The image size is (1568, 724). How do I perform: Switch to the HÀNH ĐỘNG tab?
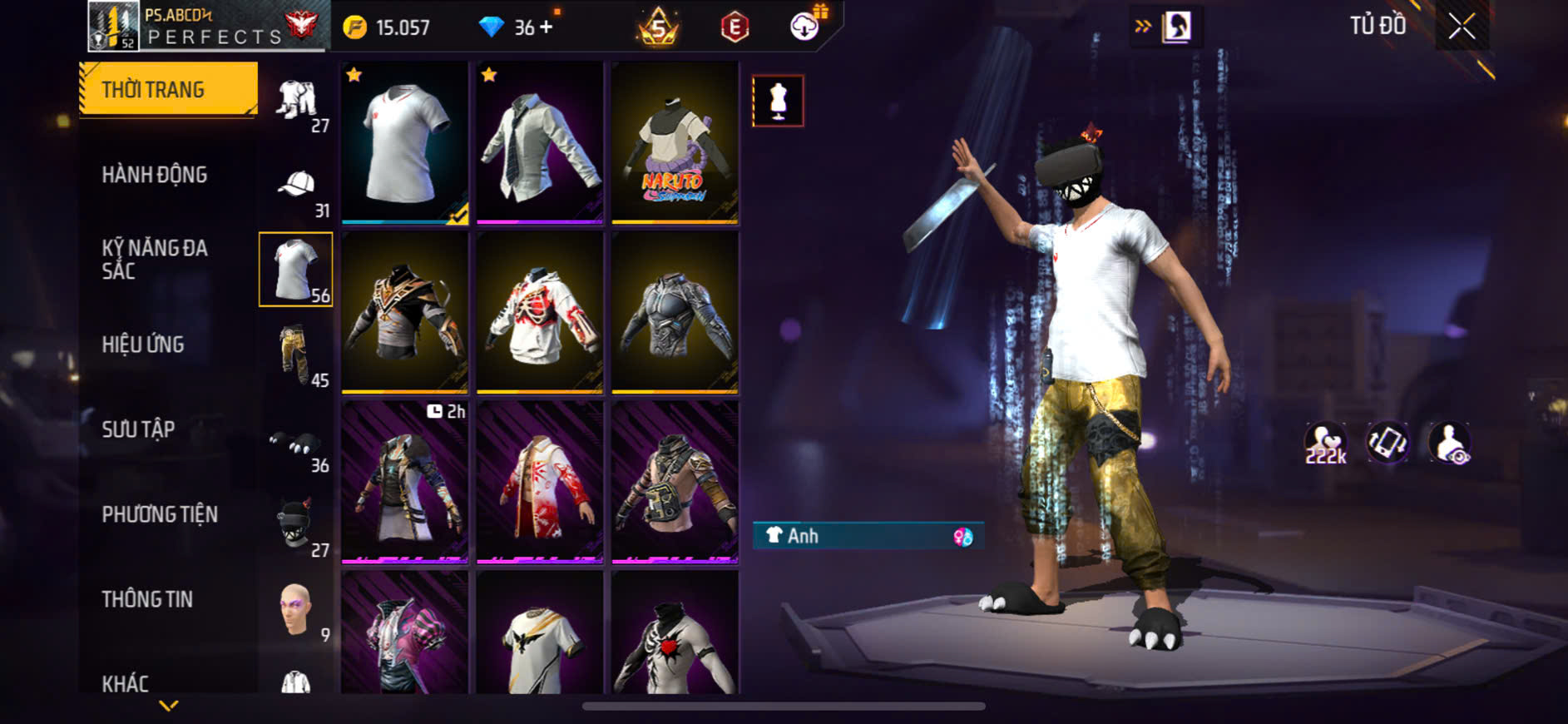point(155,175)
